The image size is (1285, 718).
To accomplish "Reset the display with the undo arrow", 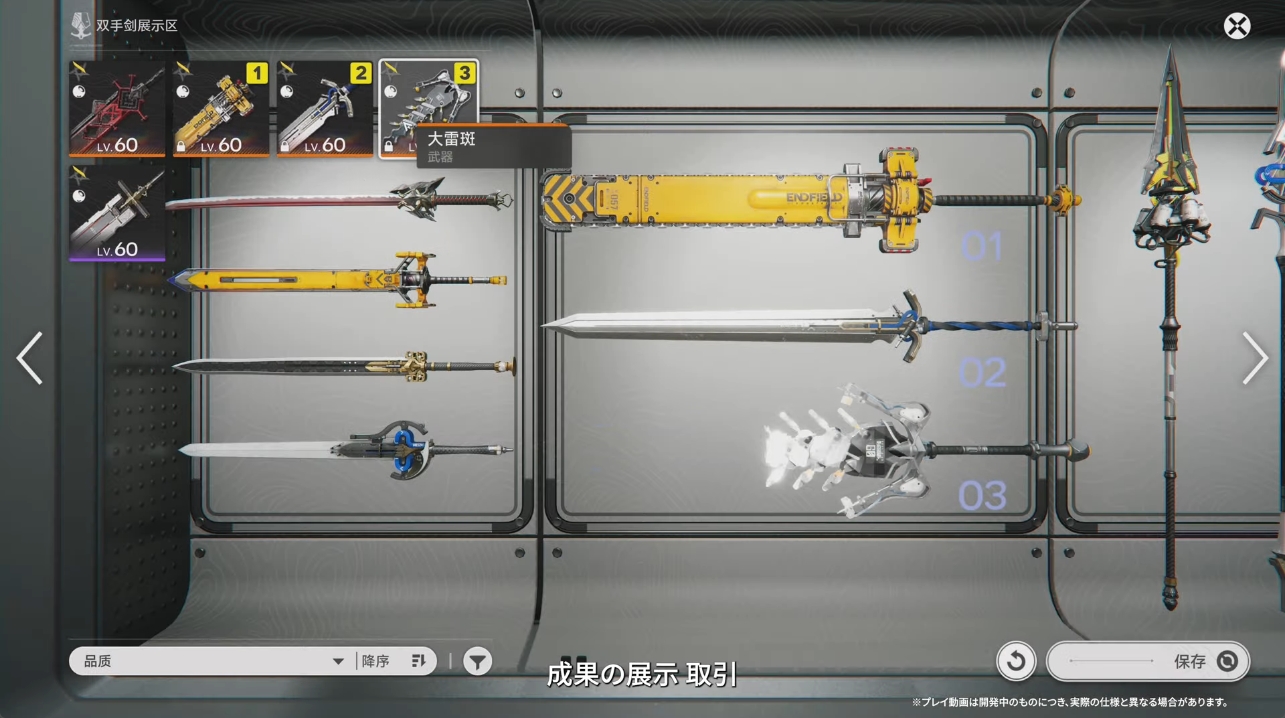I will 1015,661.
